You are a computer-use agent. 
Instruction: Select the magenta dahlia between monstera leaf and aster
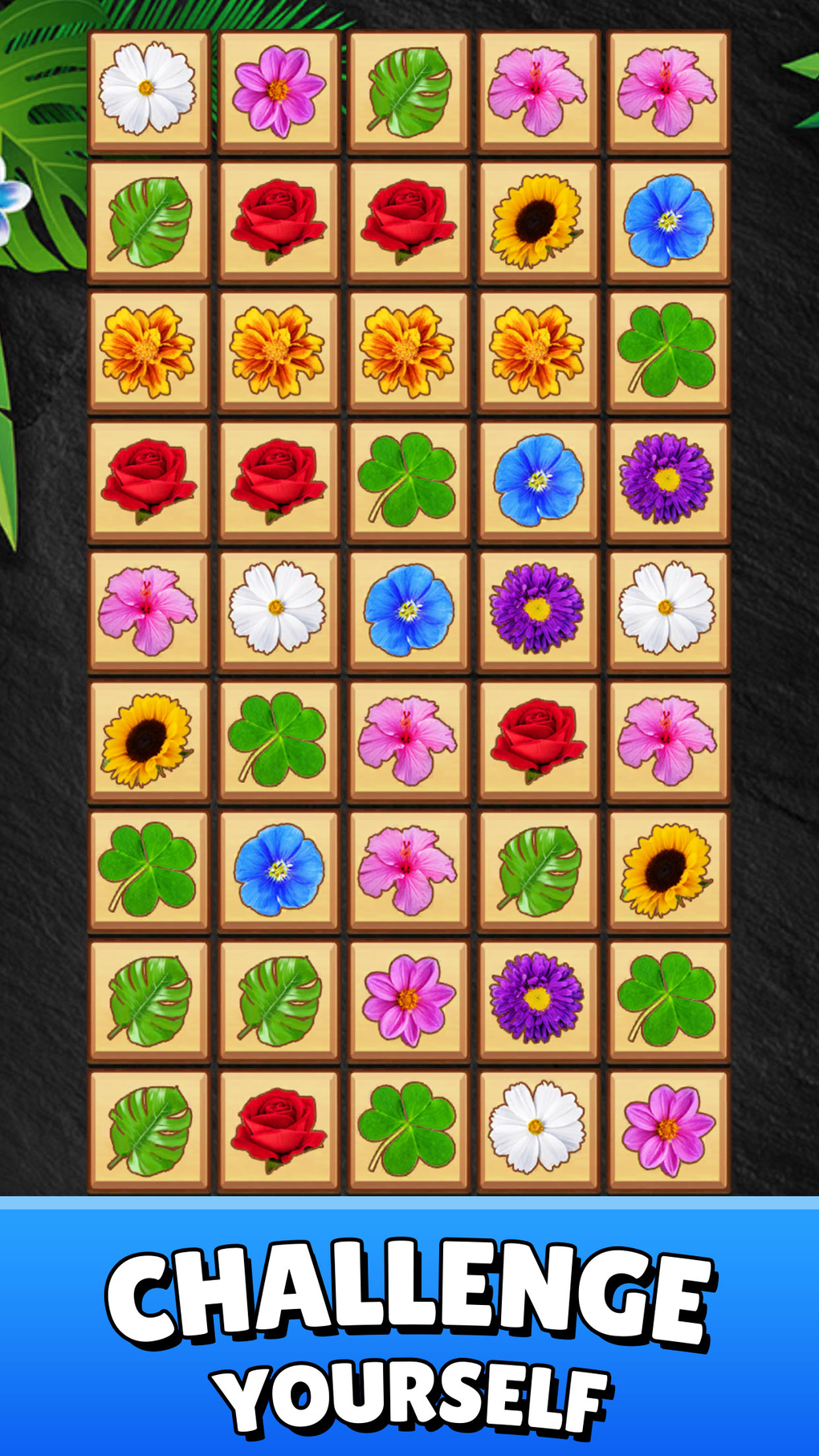[x=408, y=999]
